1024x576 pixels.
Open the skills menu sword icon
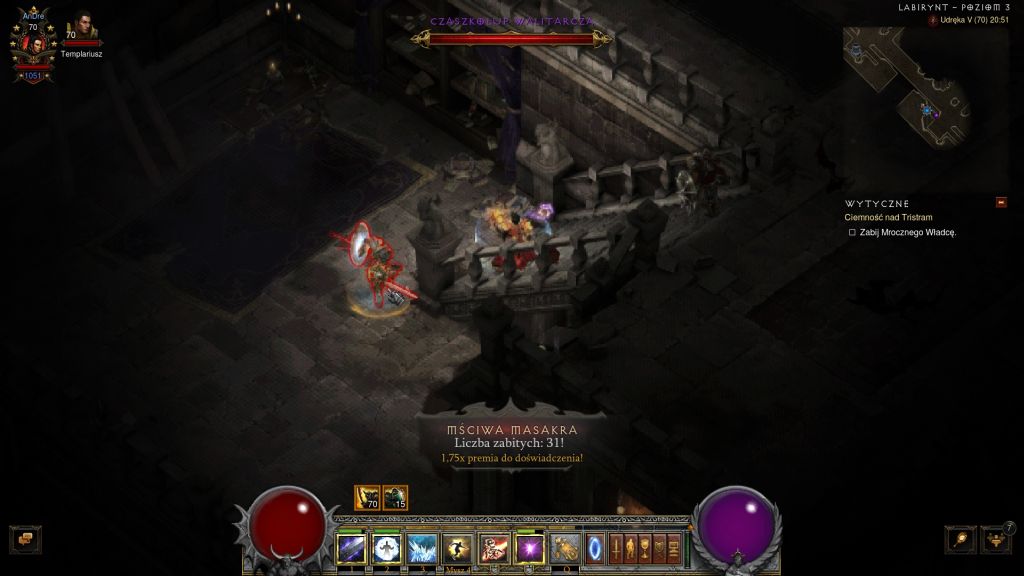(x=617, y=548)
